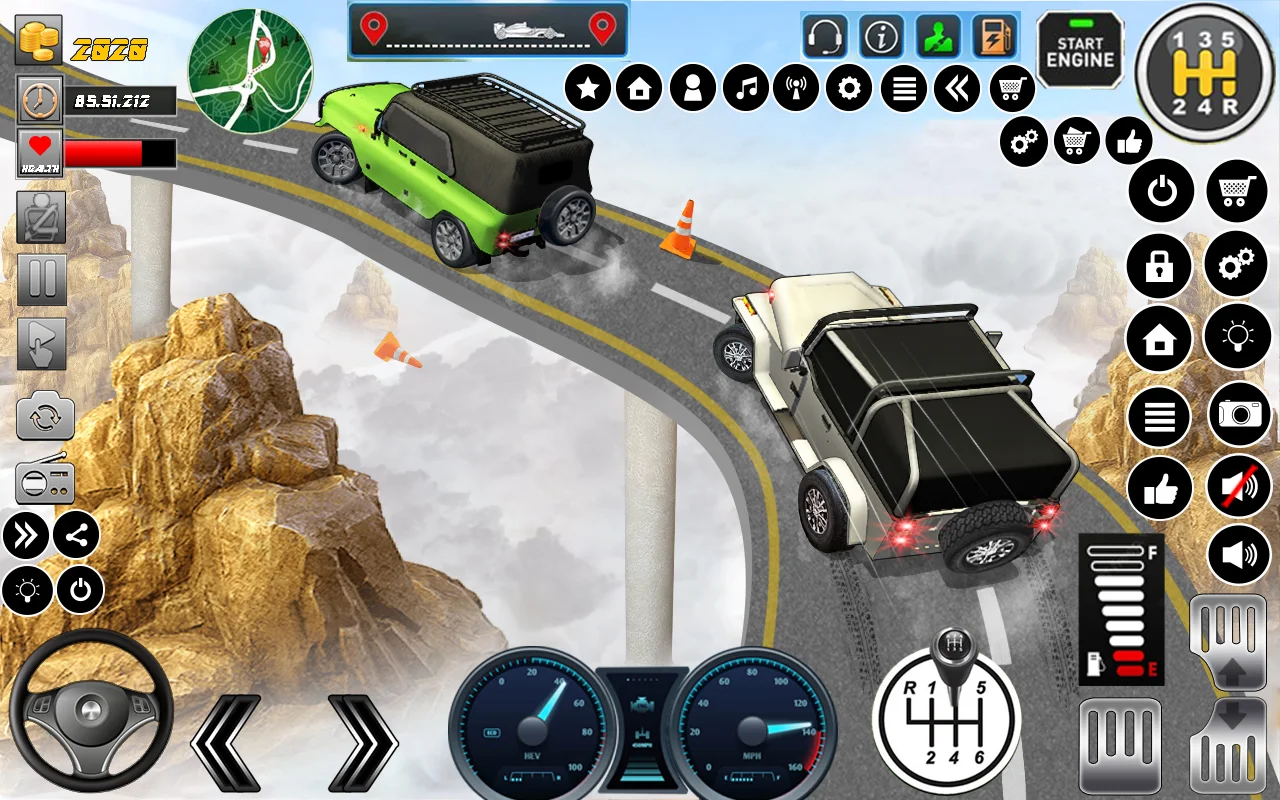Click the double left chevron button
This screenshot has height=800, width=1280.
click(x=957, y=89)
